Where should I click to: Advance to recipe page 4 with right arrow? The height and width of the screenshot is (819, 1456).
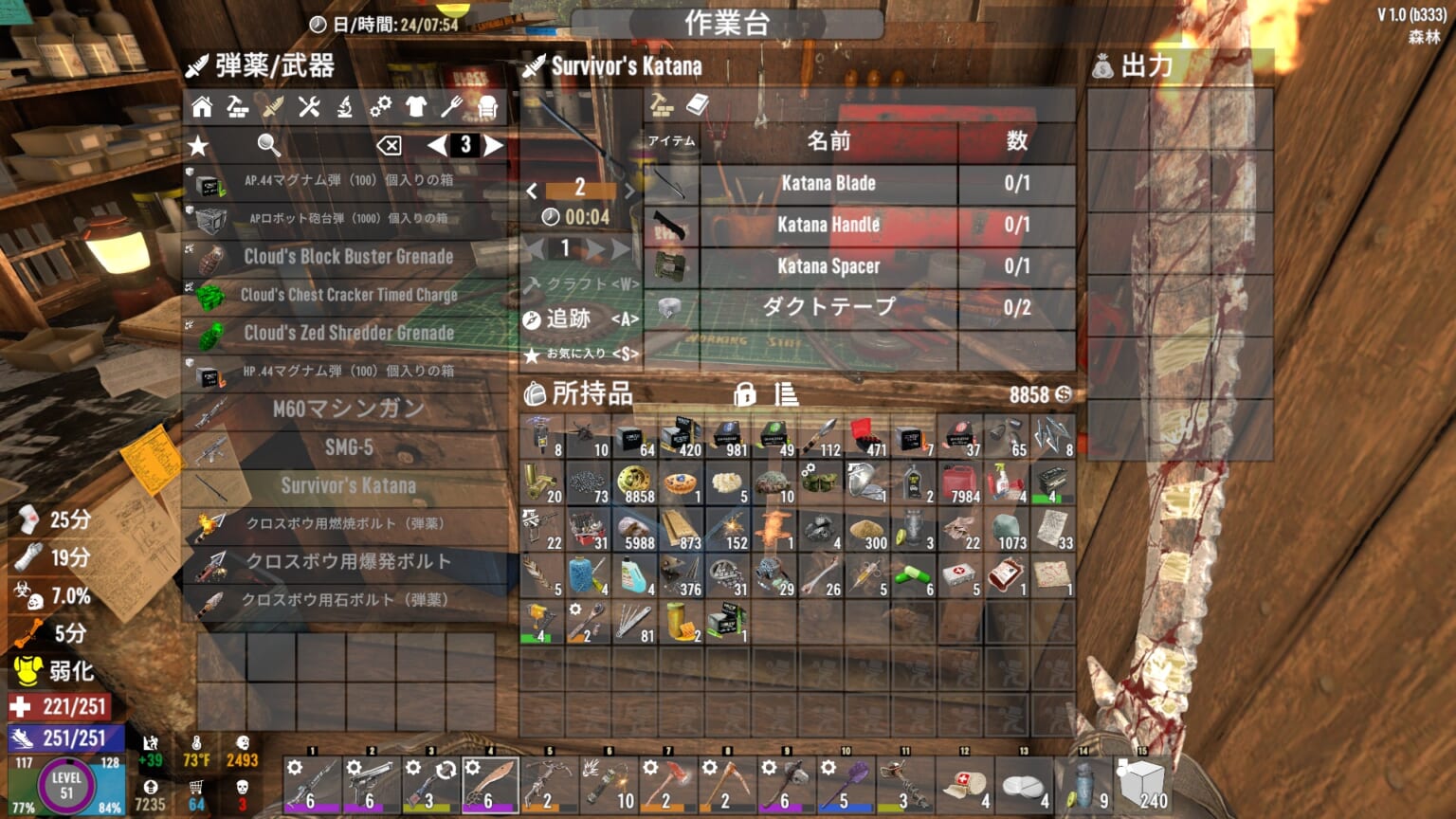(x=494, y=146)
